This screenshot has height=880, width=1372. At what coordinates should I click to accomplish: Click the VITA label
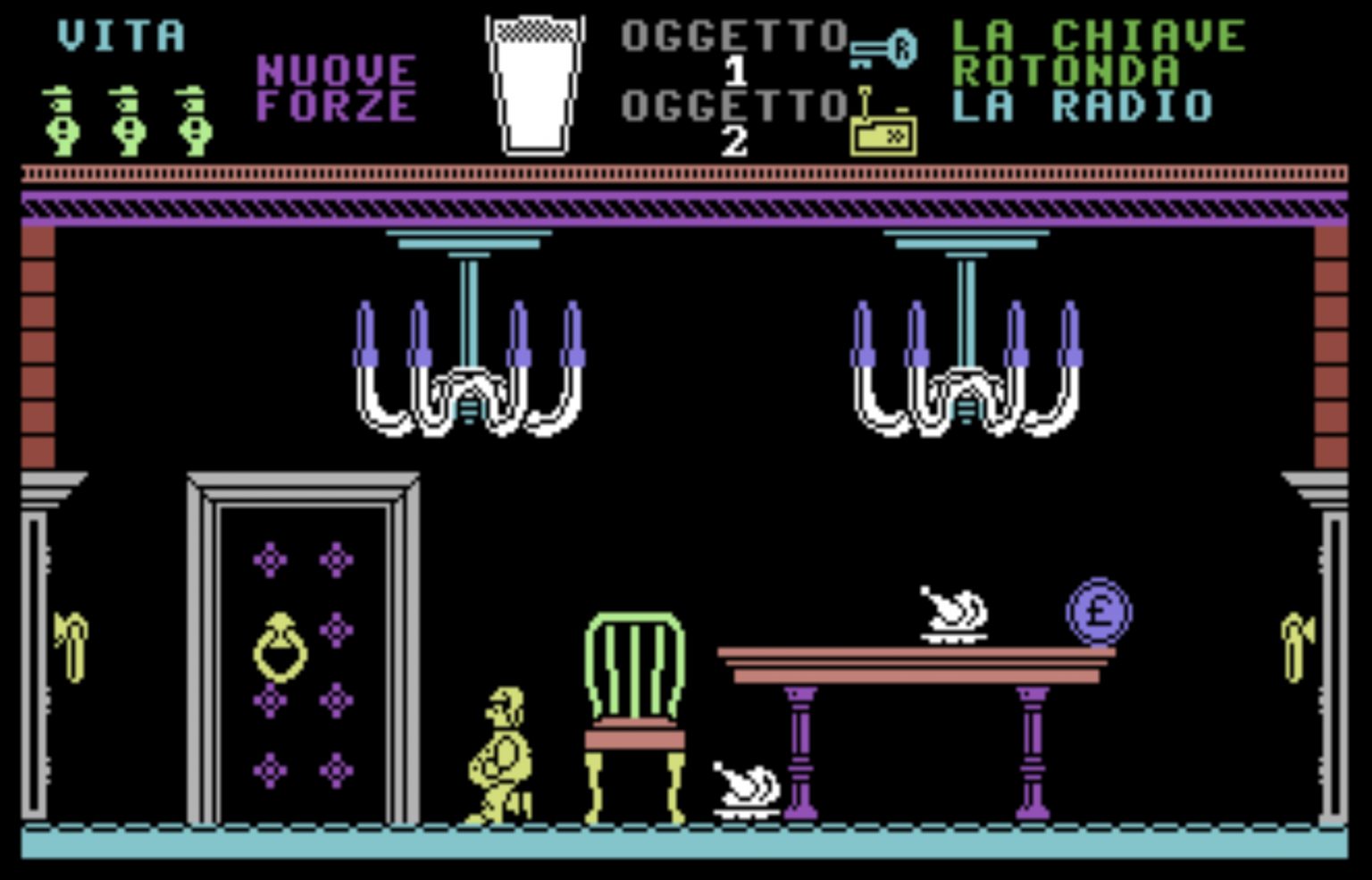[x=119, y=36]
